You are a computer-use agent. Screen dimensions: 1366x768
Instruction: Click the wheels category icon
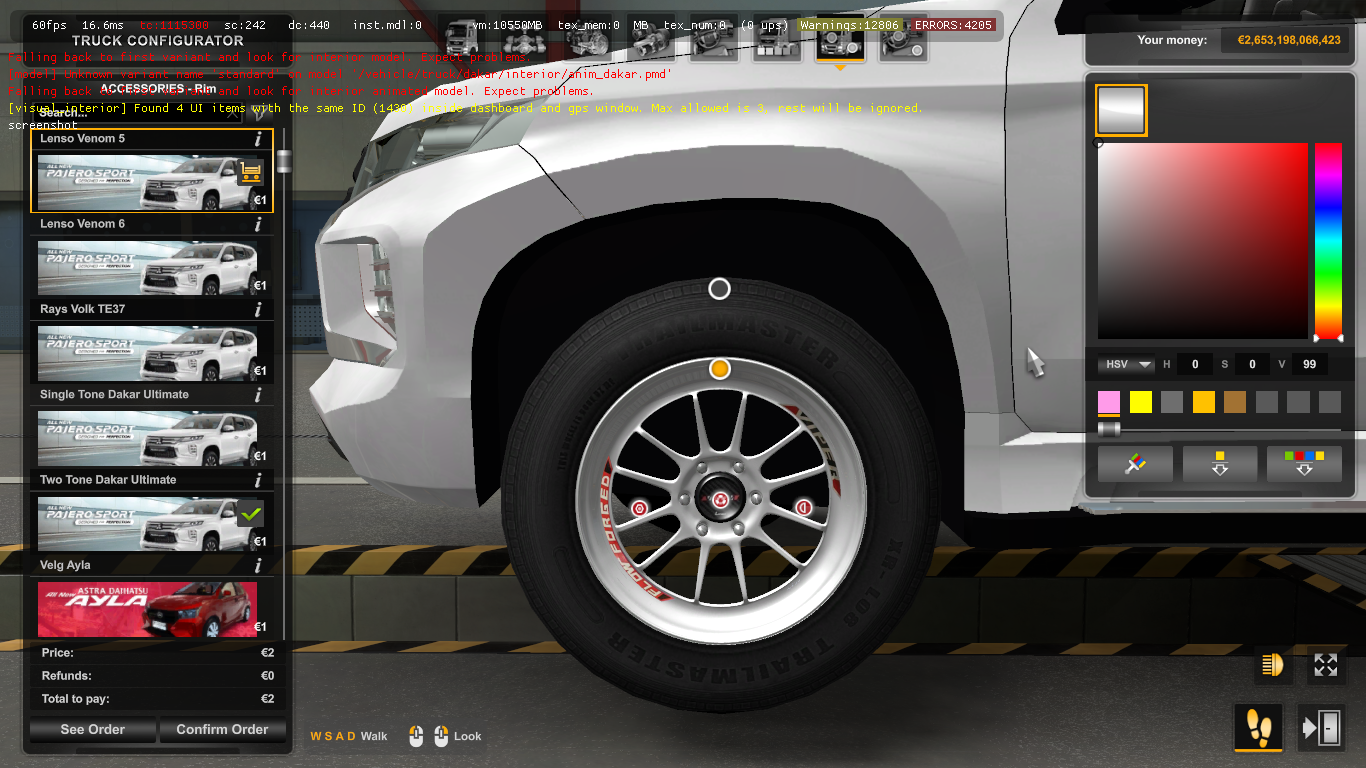840,45
